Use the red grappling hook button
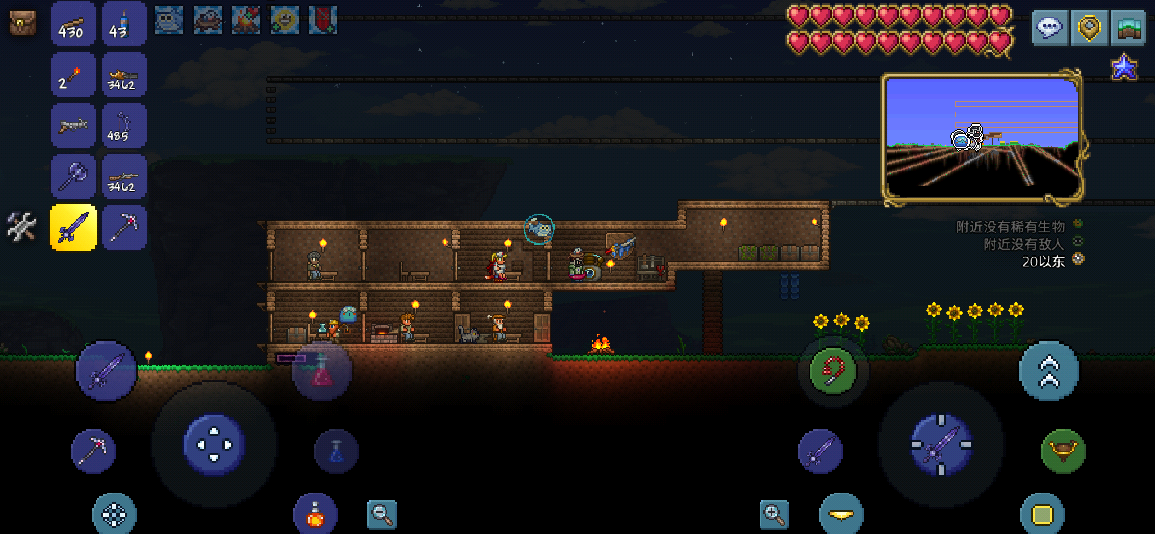The image size is (1155, 534). pos(832,371)
